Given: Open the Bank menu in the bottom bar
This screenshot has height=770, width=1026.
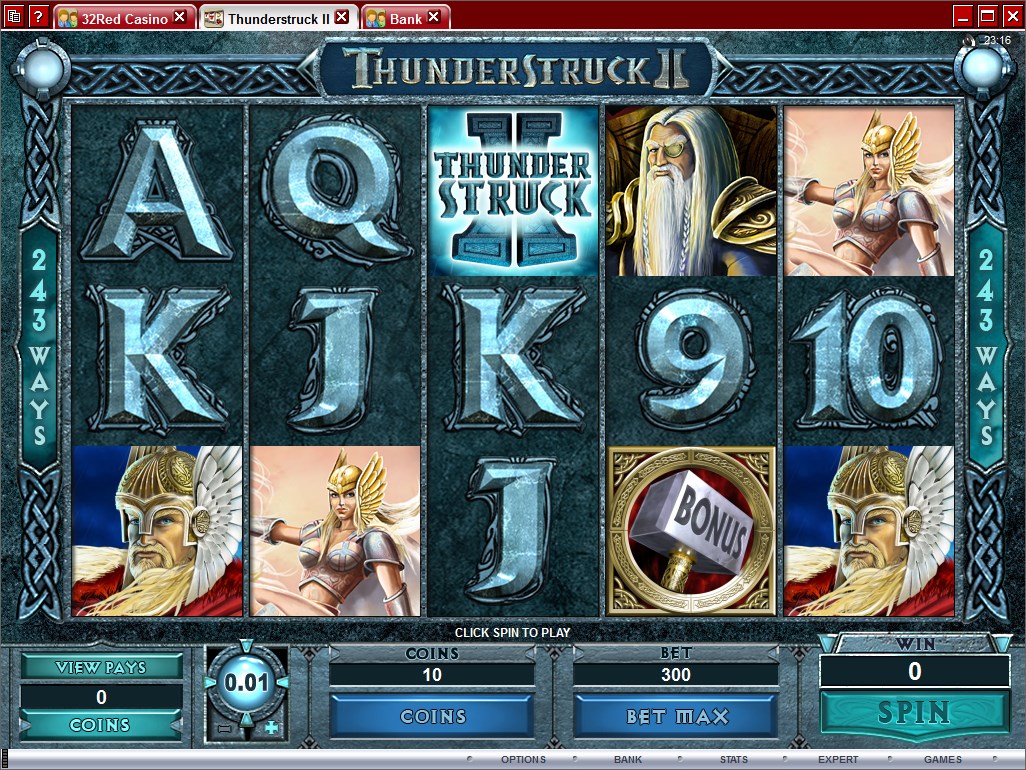Looking at the screenshot, I should pyautogui.click(x=628, y=760).
